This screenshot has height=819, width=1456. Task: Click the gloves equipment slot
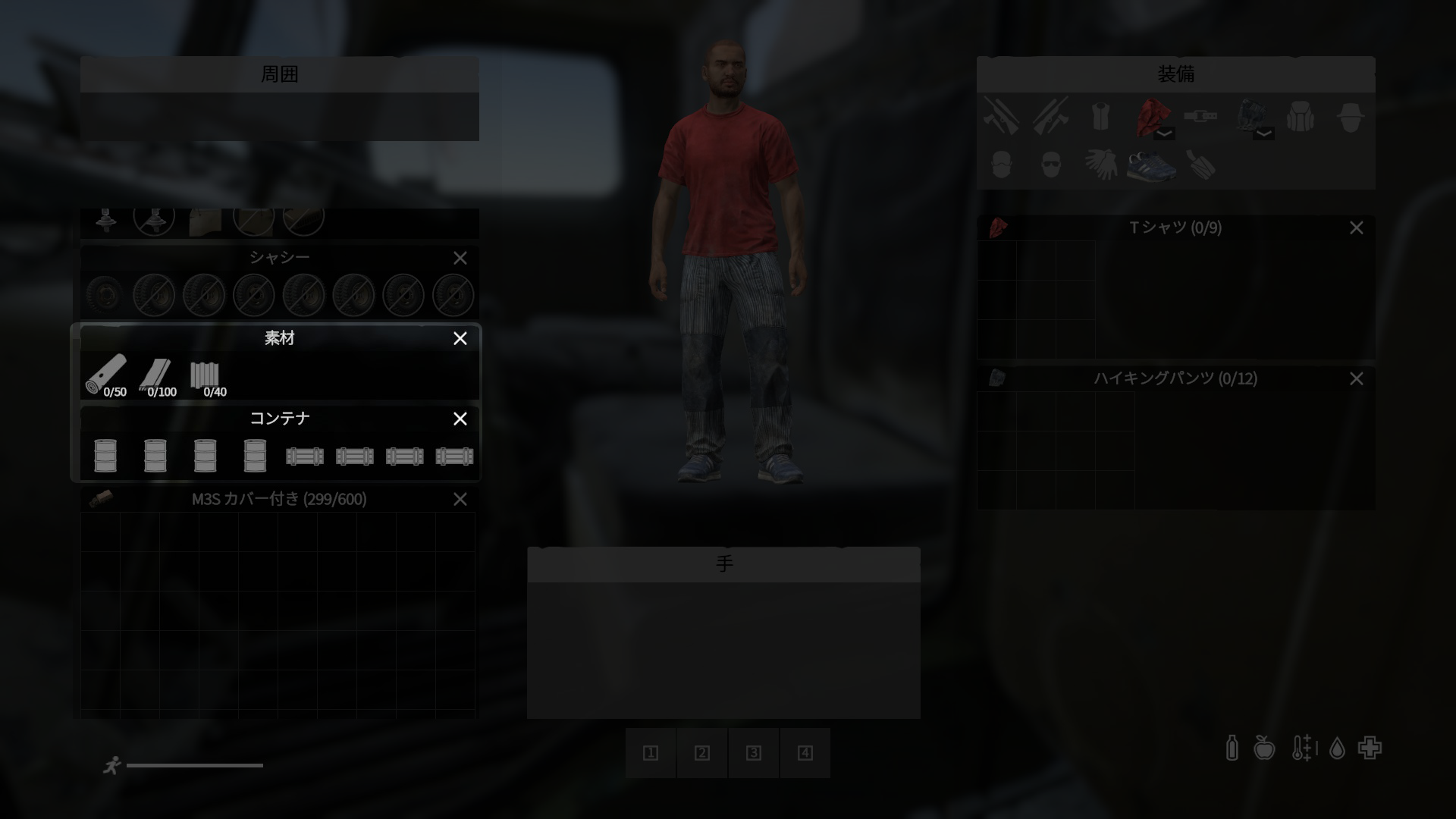click(1101, 165)
